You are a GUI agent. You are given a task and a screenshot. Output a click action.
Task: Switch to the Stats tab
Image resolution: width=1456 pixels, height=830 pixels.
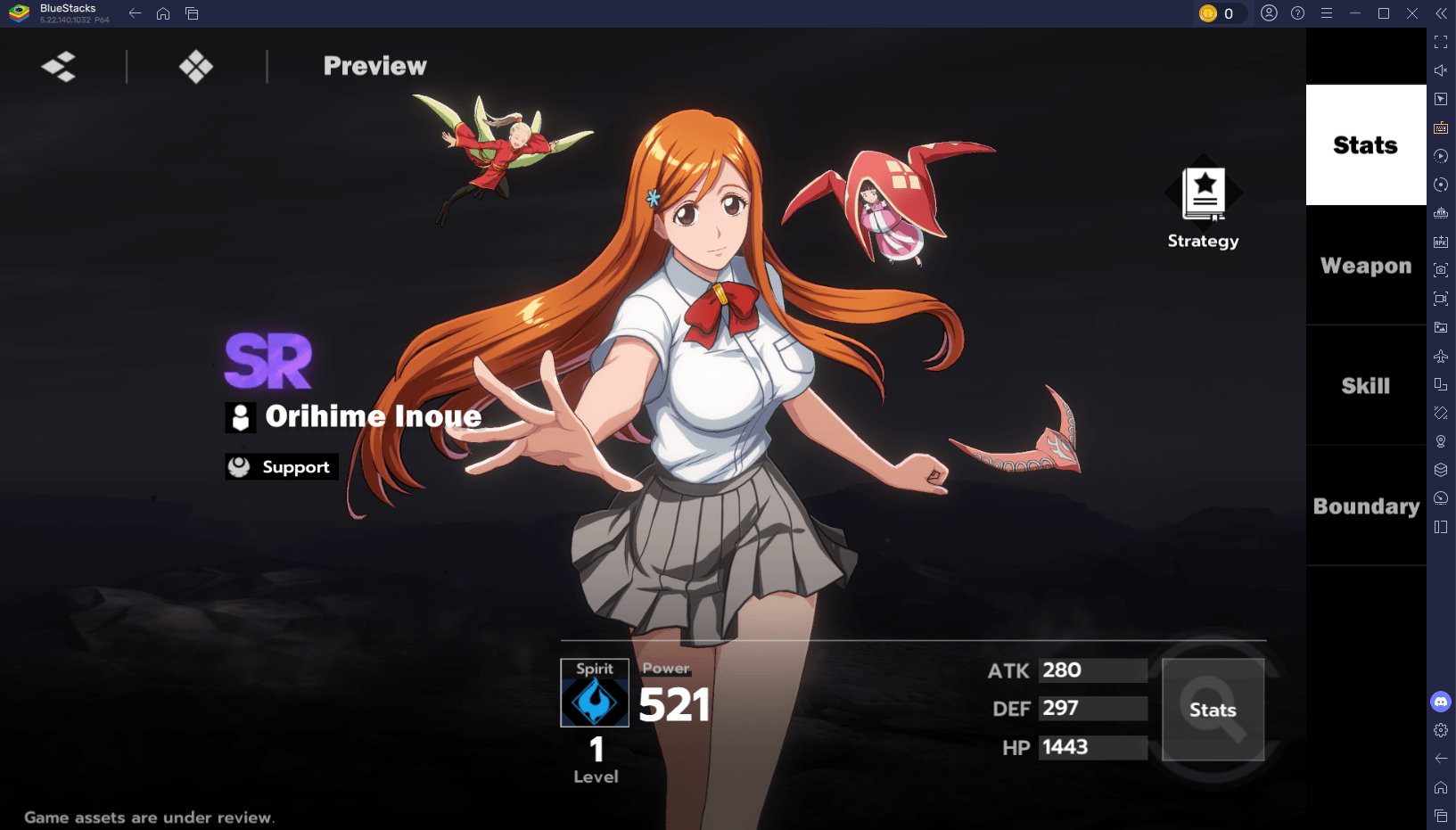coord(1365,145)
